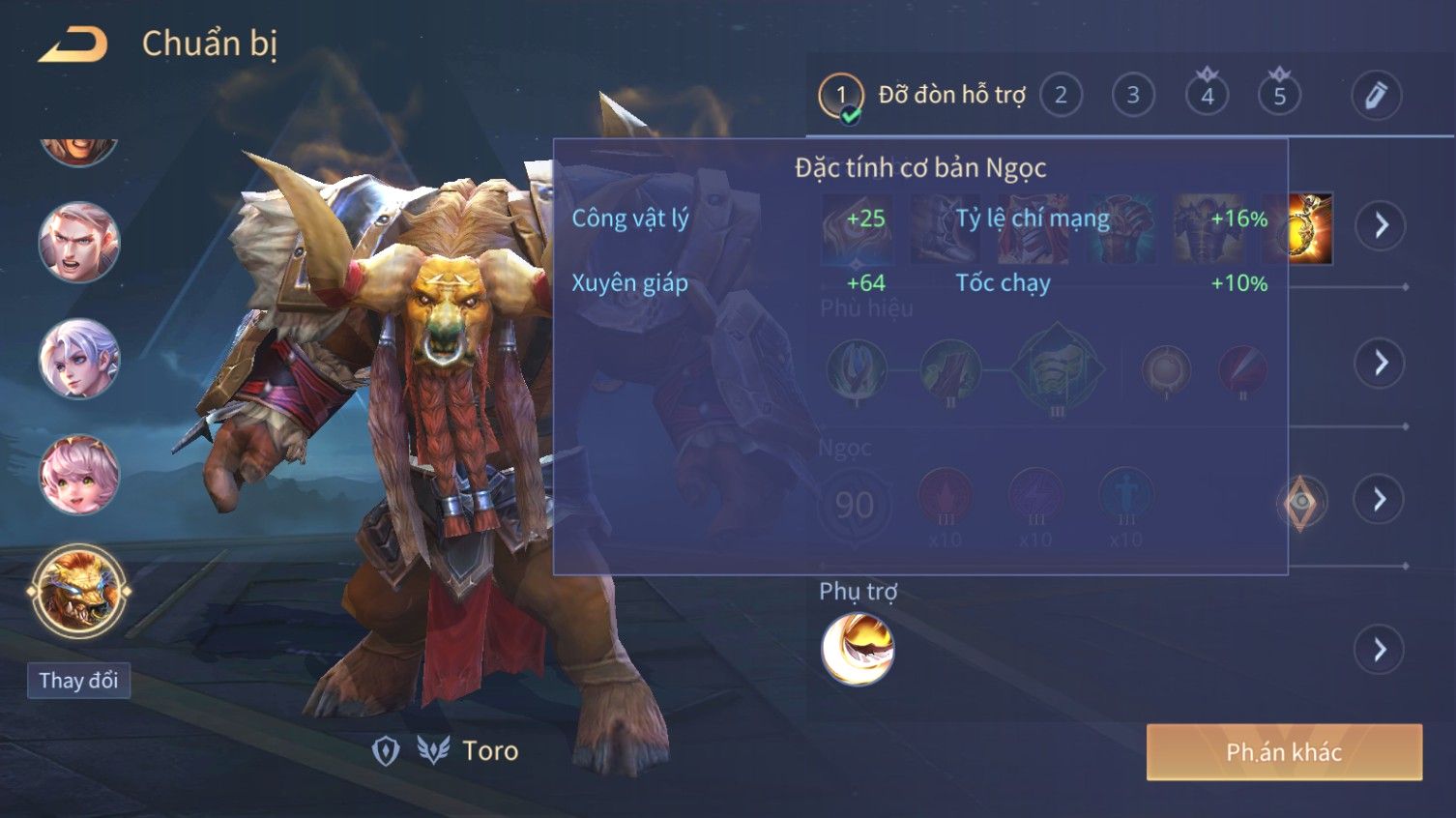Tap the Phán khác button
Image resolution: width=1456 pixels, height=818 pixels.
click(x=1284, y=751)
